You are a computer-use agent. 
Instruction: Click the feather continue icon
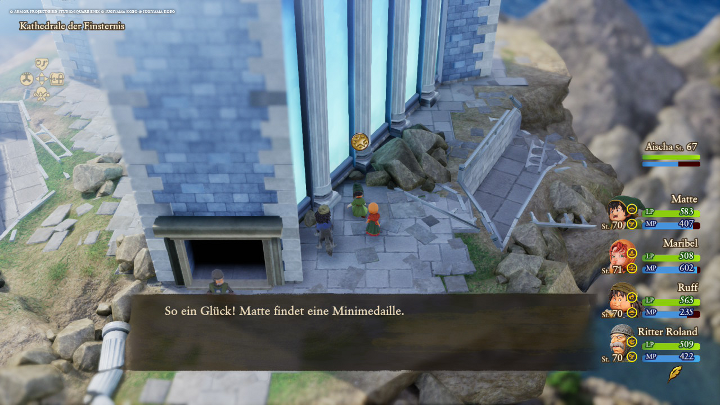pyautogui.click(x=675, y=373)
